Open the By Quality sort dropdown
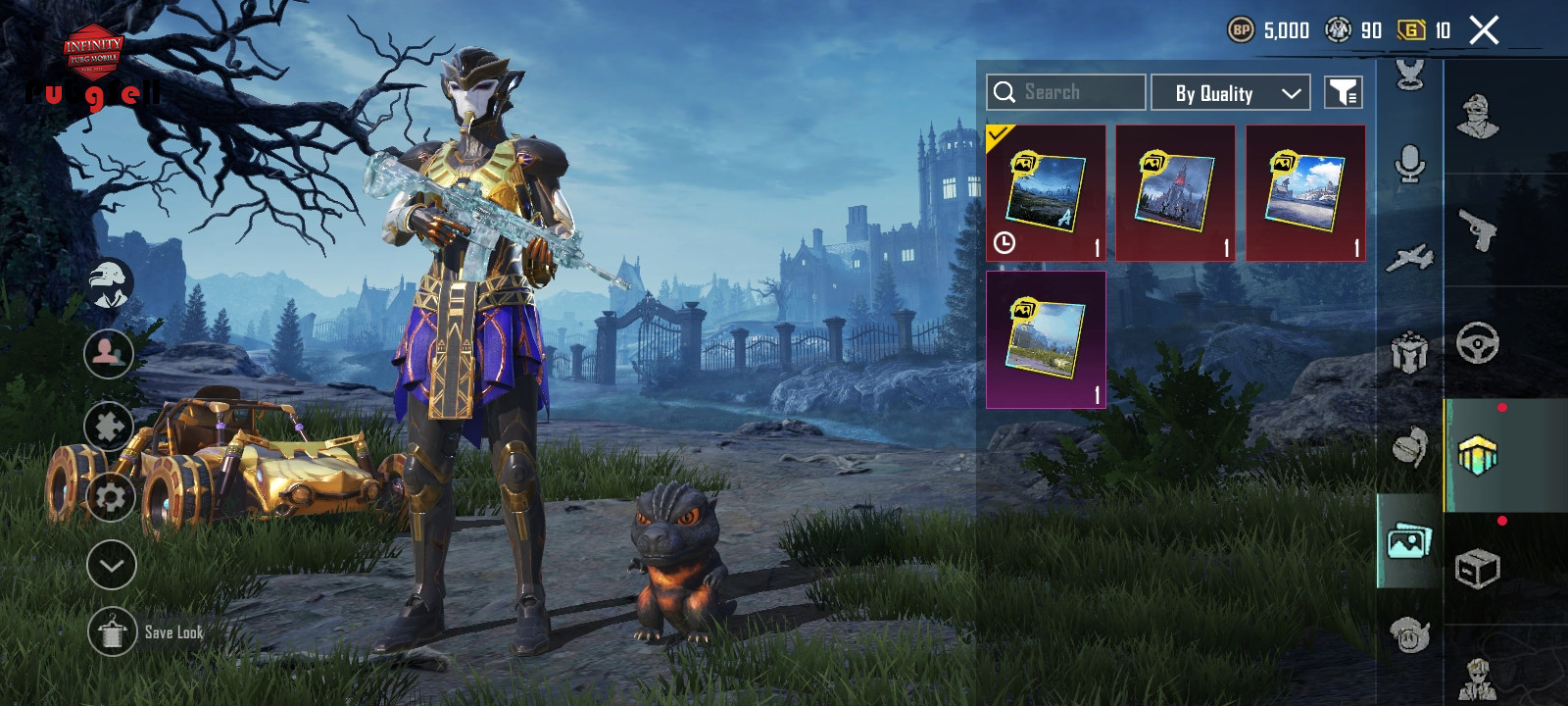The image size is (1568, 706). (1230, 93)
